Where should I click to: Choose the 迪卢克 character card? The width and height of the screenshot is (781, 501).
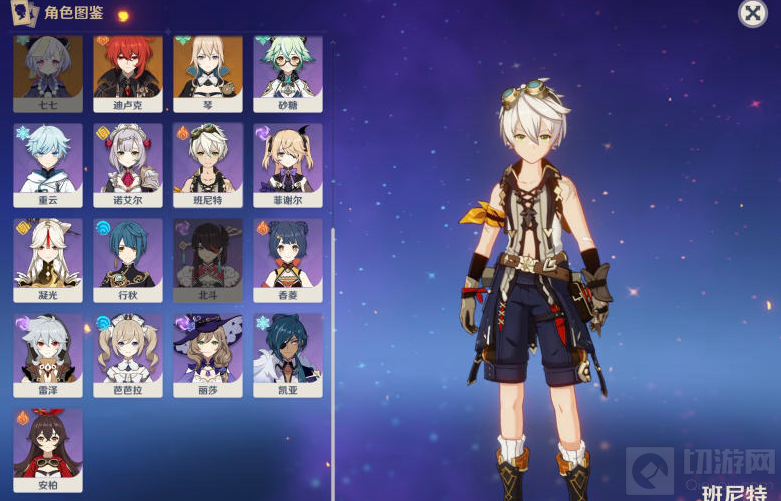tap(128, 71)
